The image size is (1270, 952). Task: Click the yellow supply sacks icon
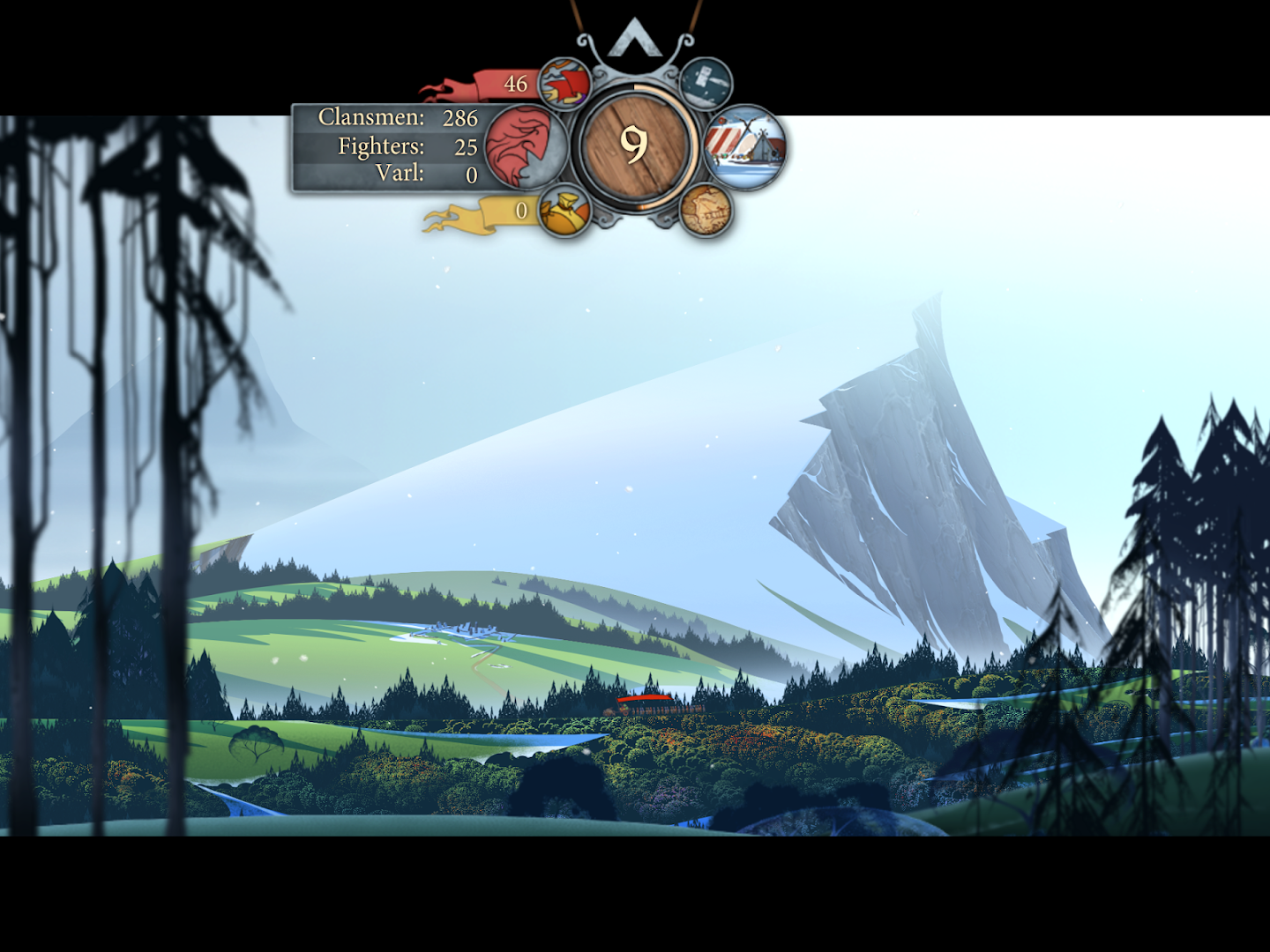point(564,211)
